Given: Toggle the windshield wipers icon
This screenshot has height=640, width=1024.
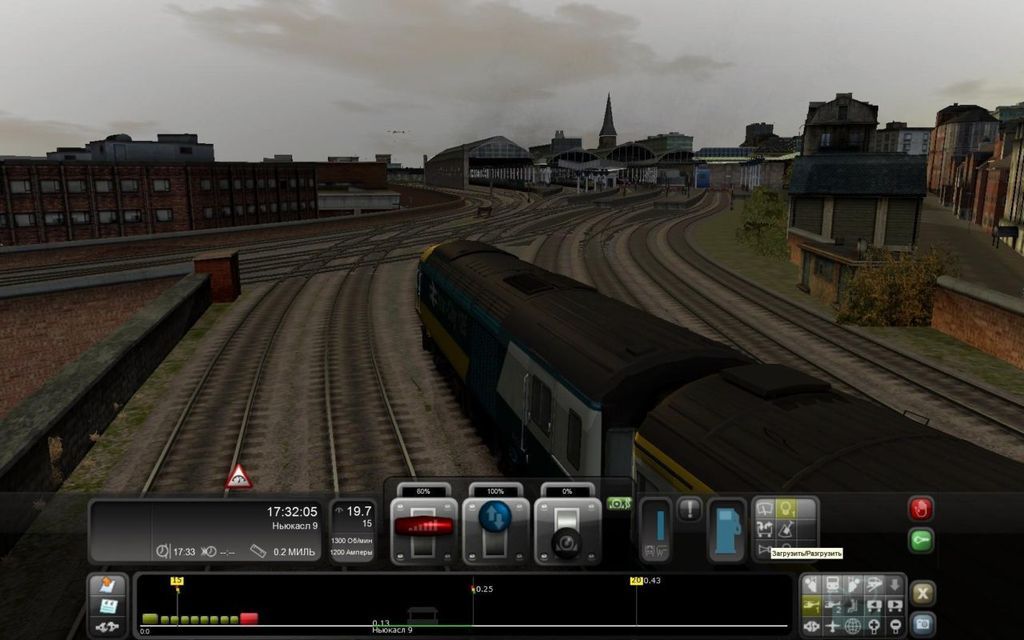Looking at the screenshot, I should point(764,509).
